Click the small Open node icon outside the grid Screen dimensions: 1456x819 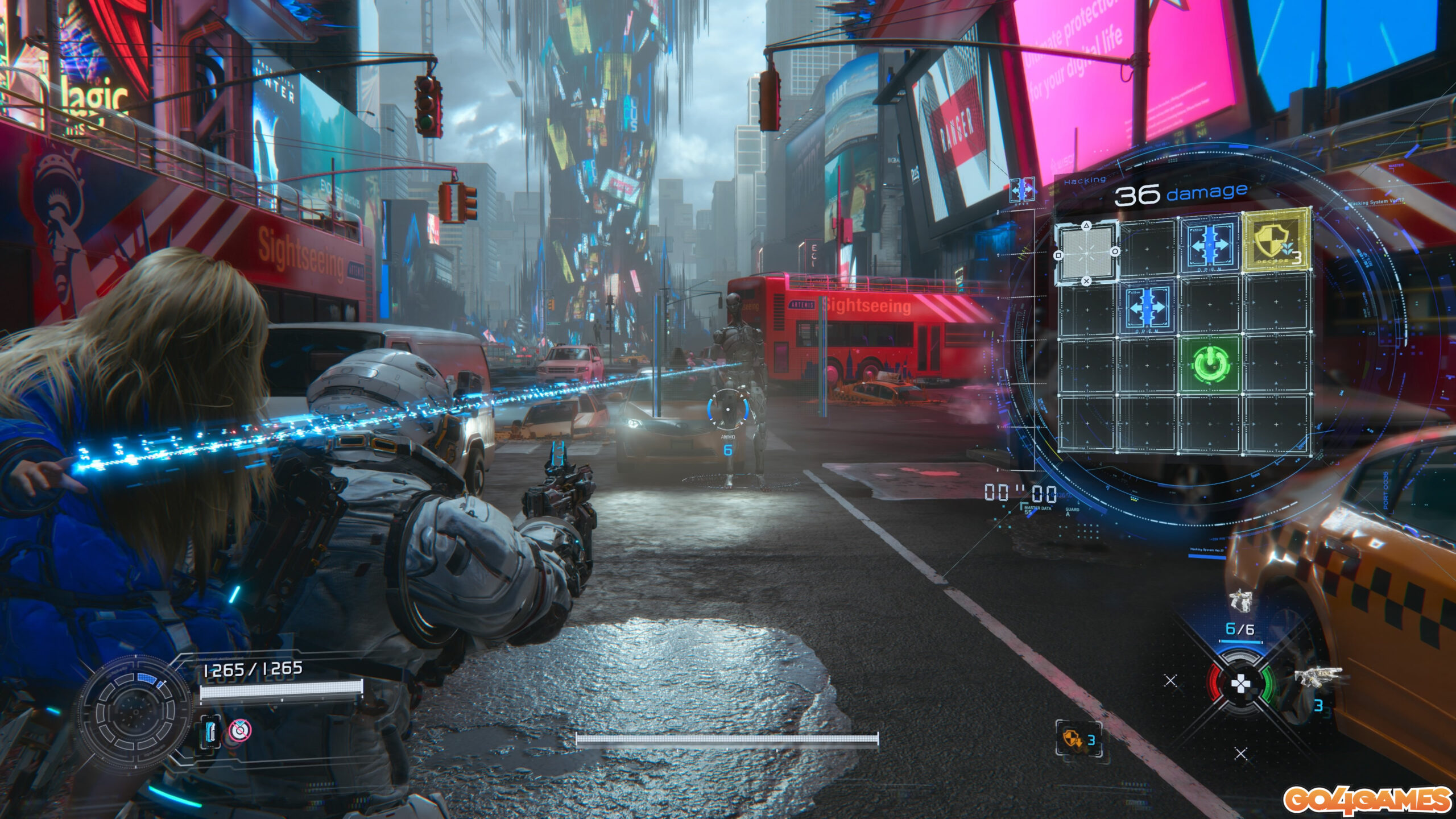[x=1022, y=189]
